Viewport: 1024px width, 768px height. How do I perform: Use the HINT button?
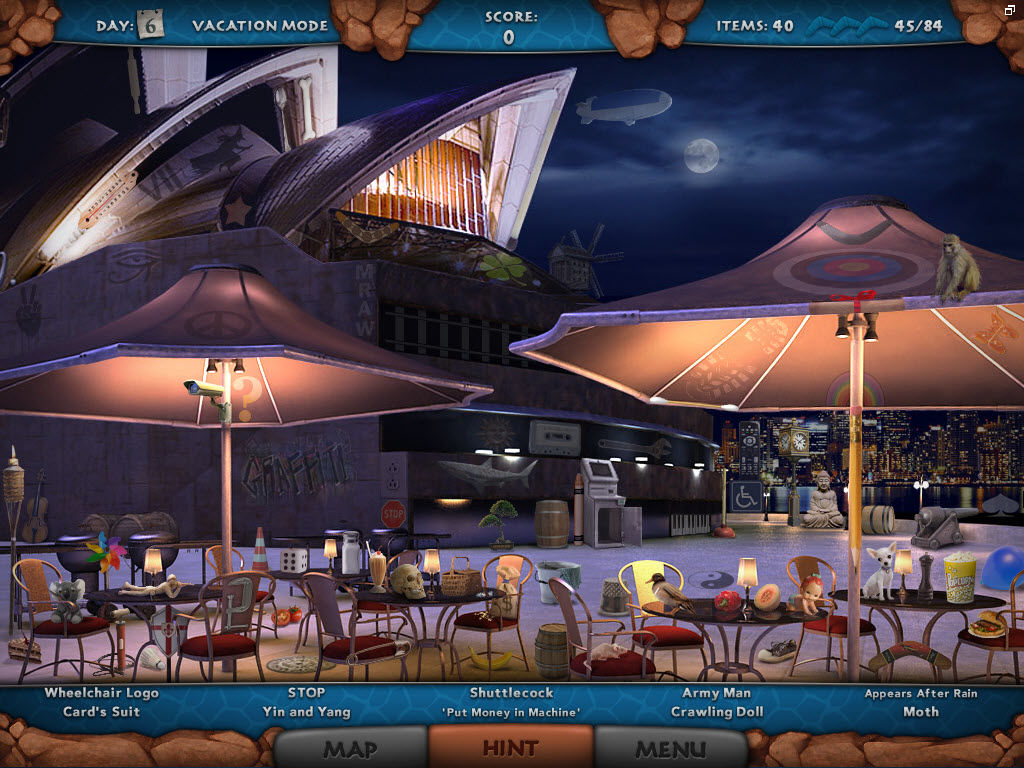pyautogui.click(x=510, y=747)
